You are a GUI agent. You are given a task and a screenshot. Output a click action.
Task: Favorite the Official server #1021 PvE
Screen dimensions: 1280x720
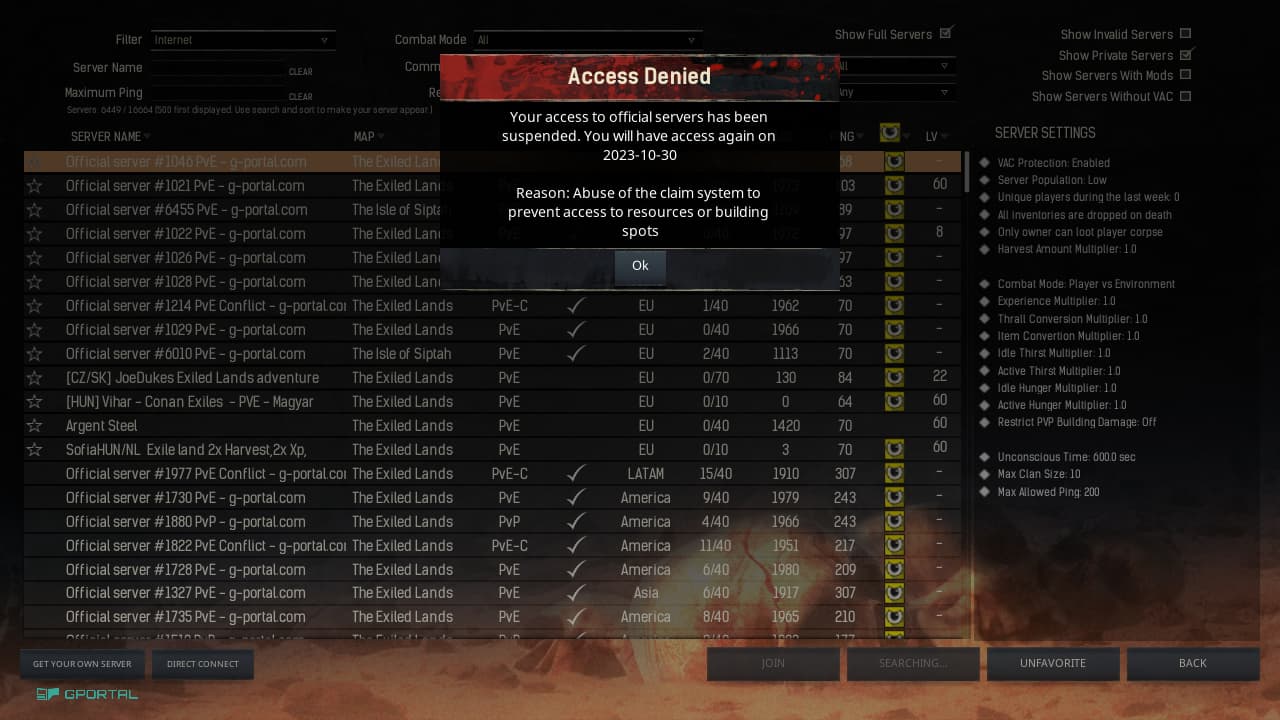[34, 186]
